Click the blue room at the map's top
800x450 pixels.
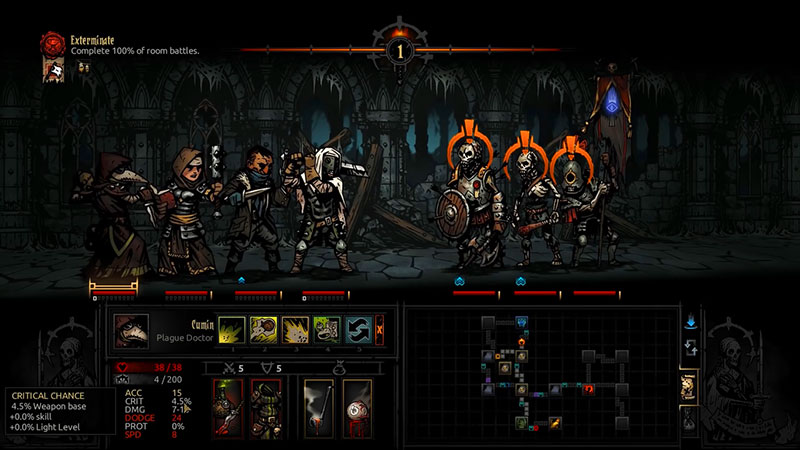pyautogui.click(x=522, y=322)
